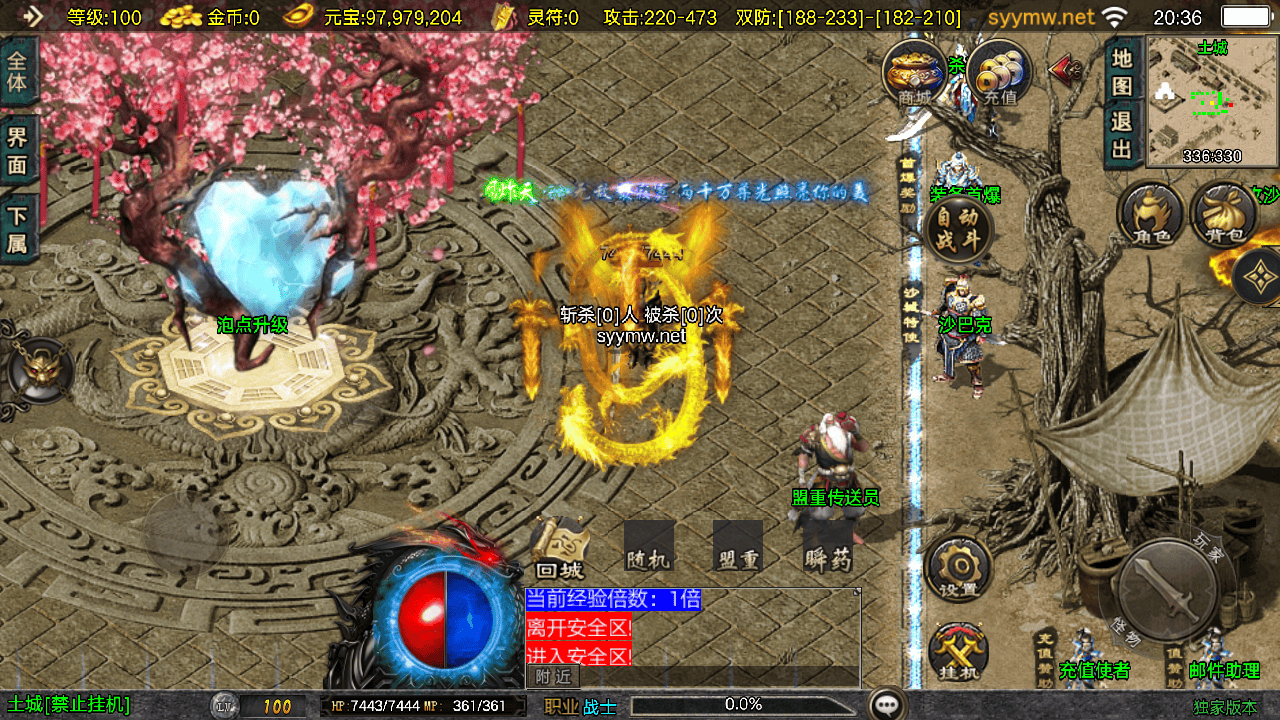
Task: Select the 界面 interface tab
Action: 18,150
